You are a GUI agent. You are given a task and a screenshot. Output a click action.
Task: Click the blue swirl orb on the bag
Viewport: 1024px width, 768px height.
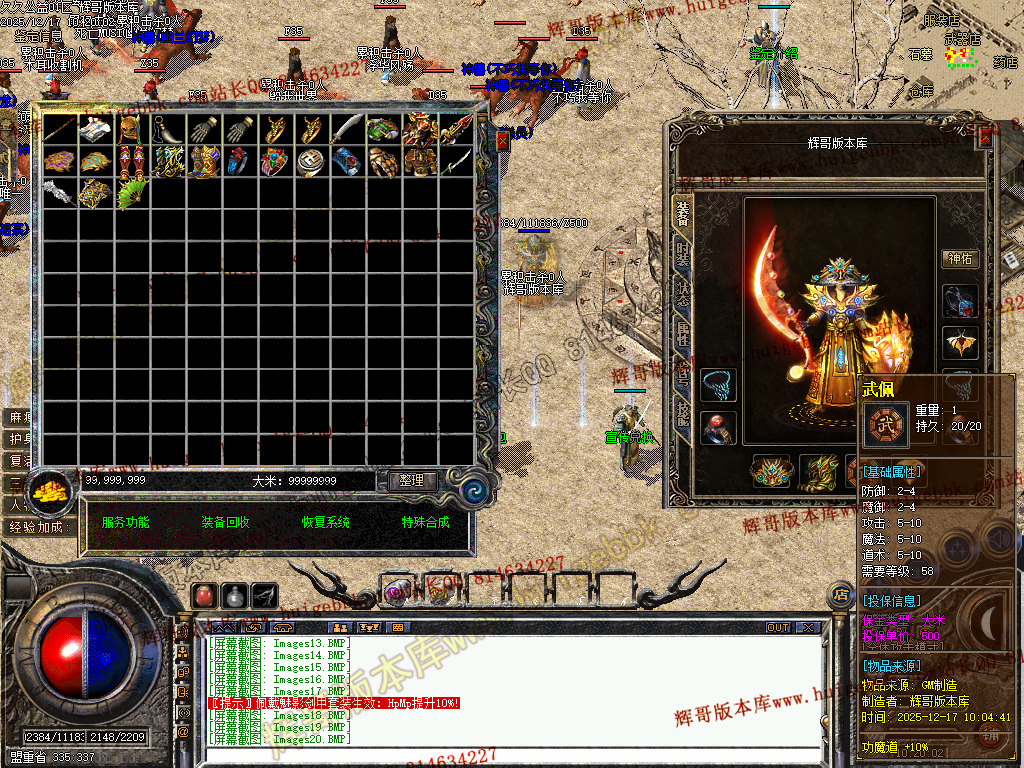pos(472,492)
